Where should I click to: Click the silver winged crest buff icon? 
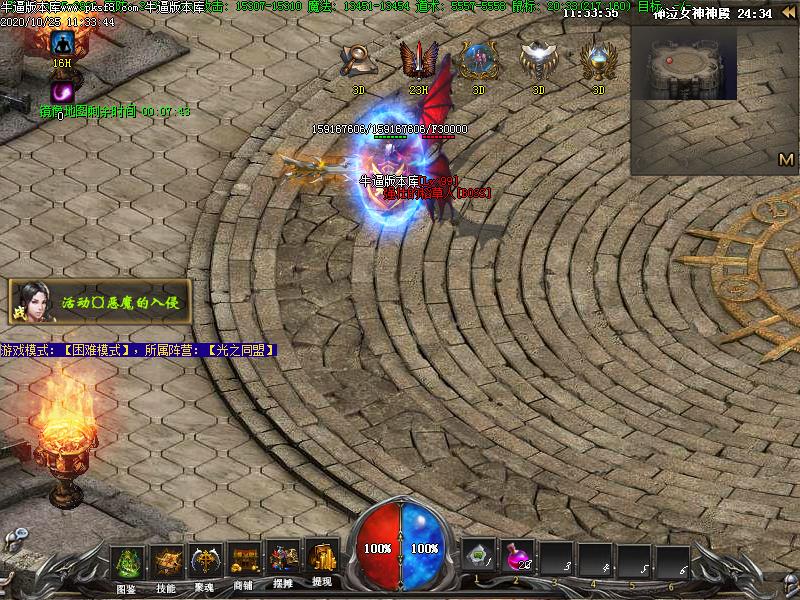(x=538, y=61)
